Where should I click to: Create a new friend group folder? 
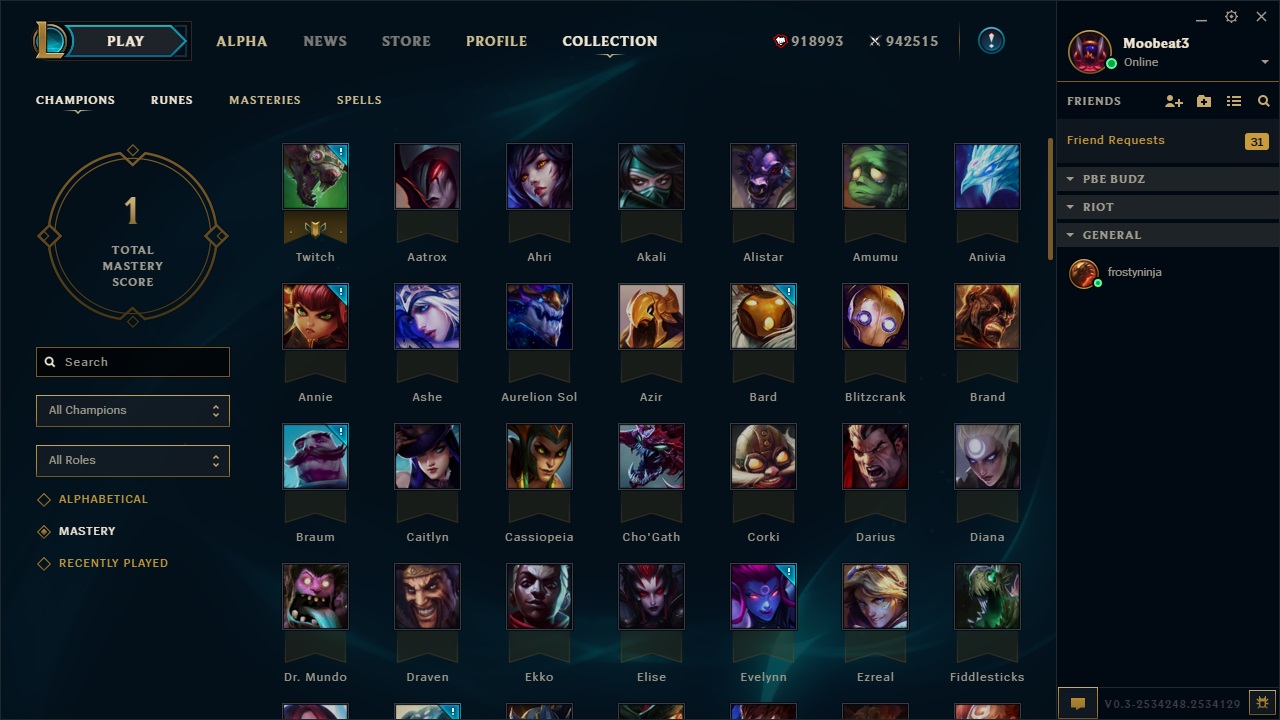1204,100
